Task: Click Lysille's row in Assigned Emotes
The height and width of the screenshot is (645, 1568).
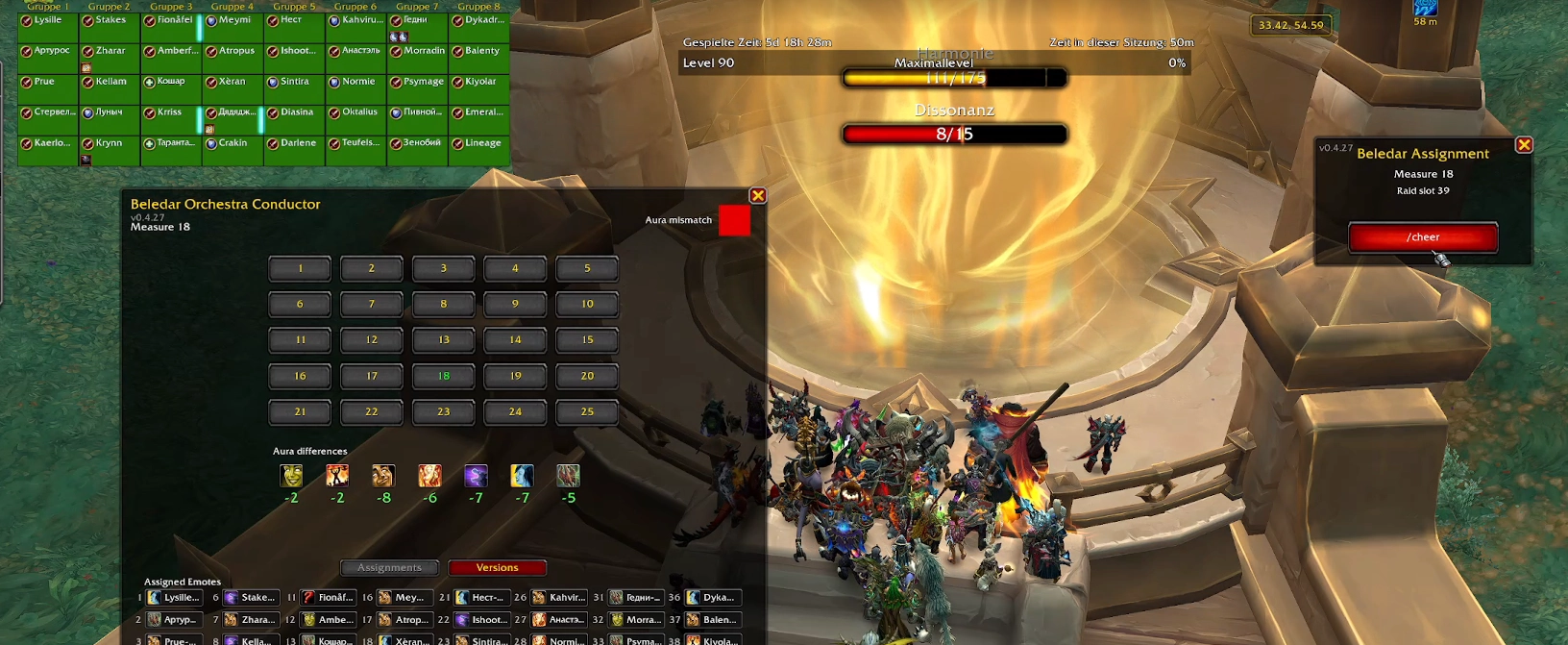Action: click(174, 598)
